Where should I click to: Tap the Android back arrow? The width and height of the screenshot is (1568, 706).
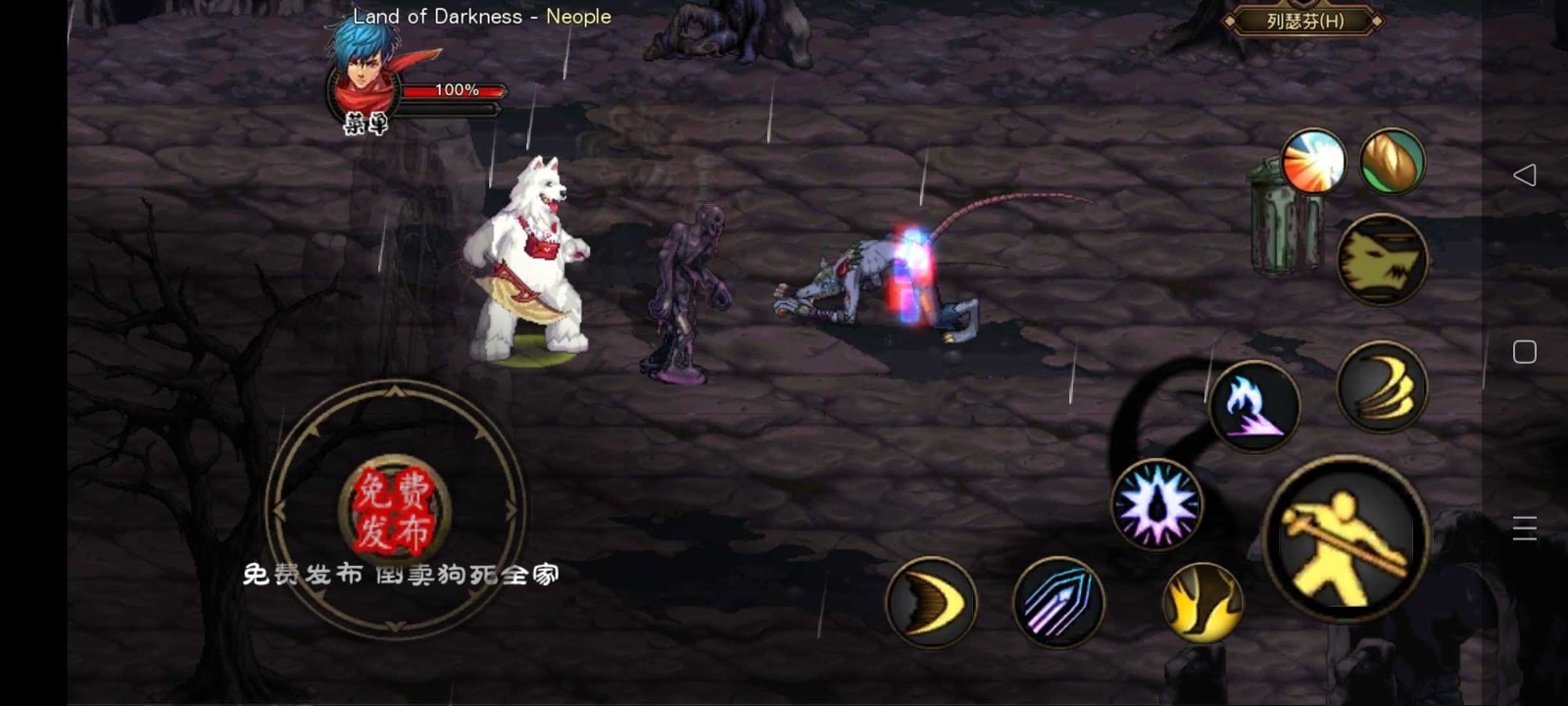[1525, 175]
